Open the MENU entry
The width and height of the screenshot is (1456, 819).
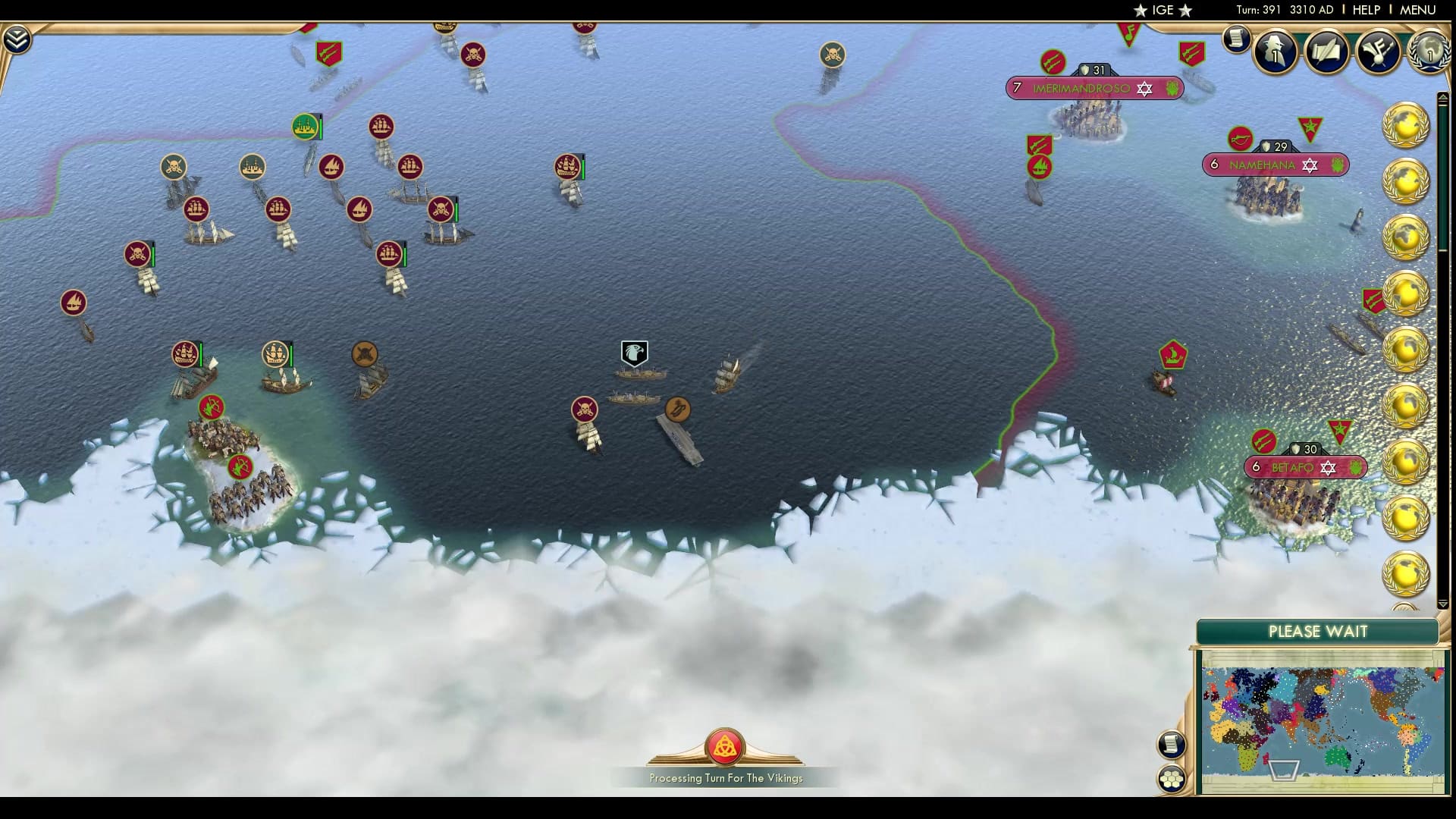1417,10
